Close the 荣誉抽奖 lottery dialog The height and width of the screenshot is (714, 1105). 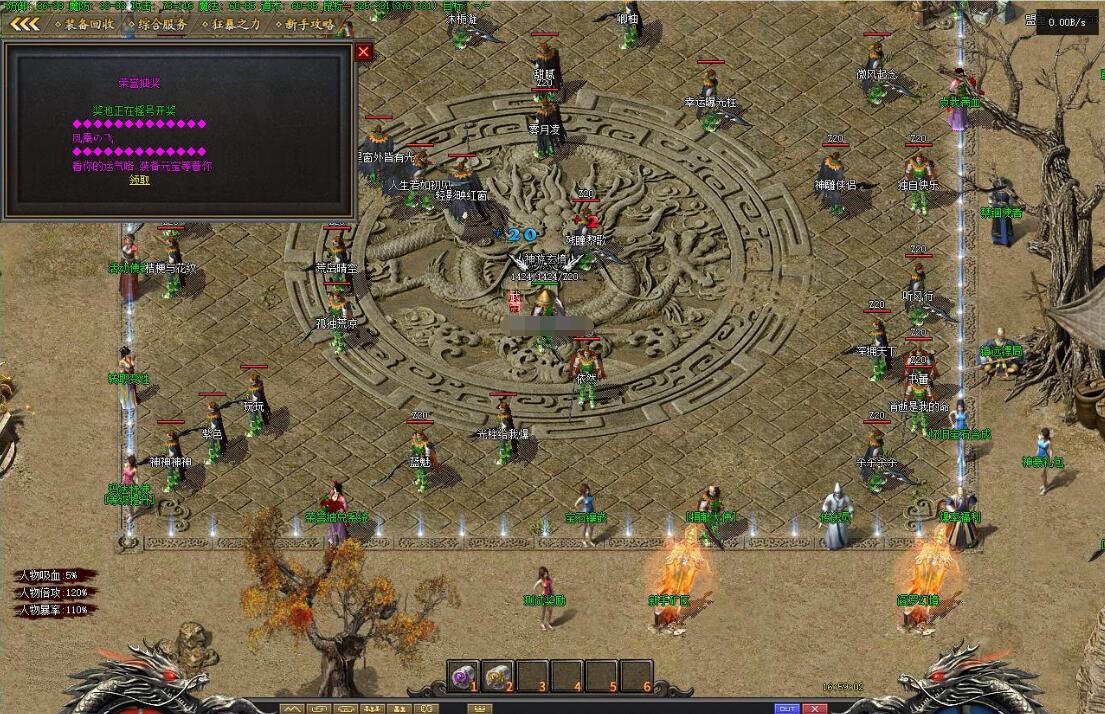click(x=364, y=52)
